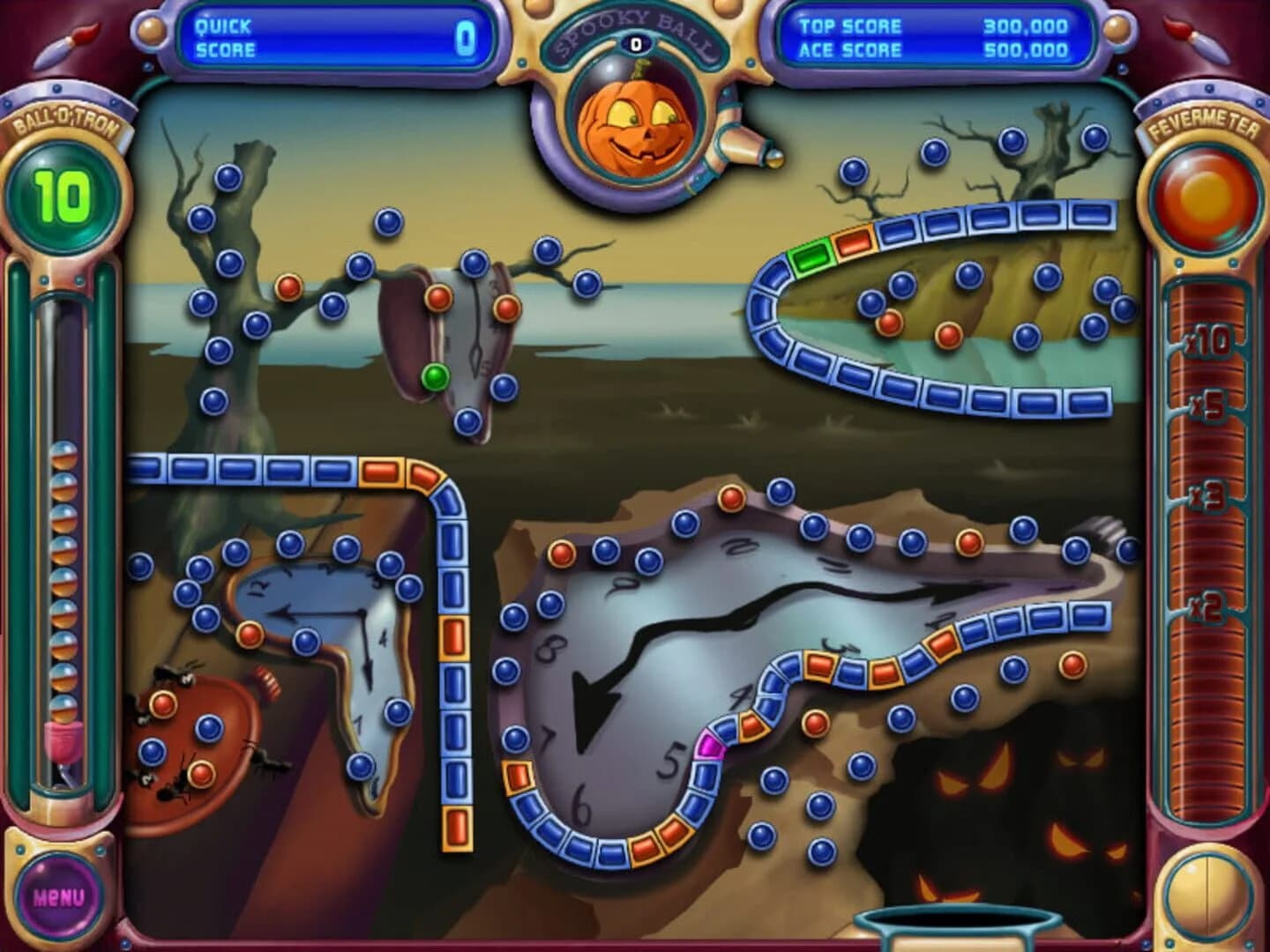The height and width of the screenshot is (952, 1270).
Task: Click the Quick Score display panel
Action: [x=335, y=35]
